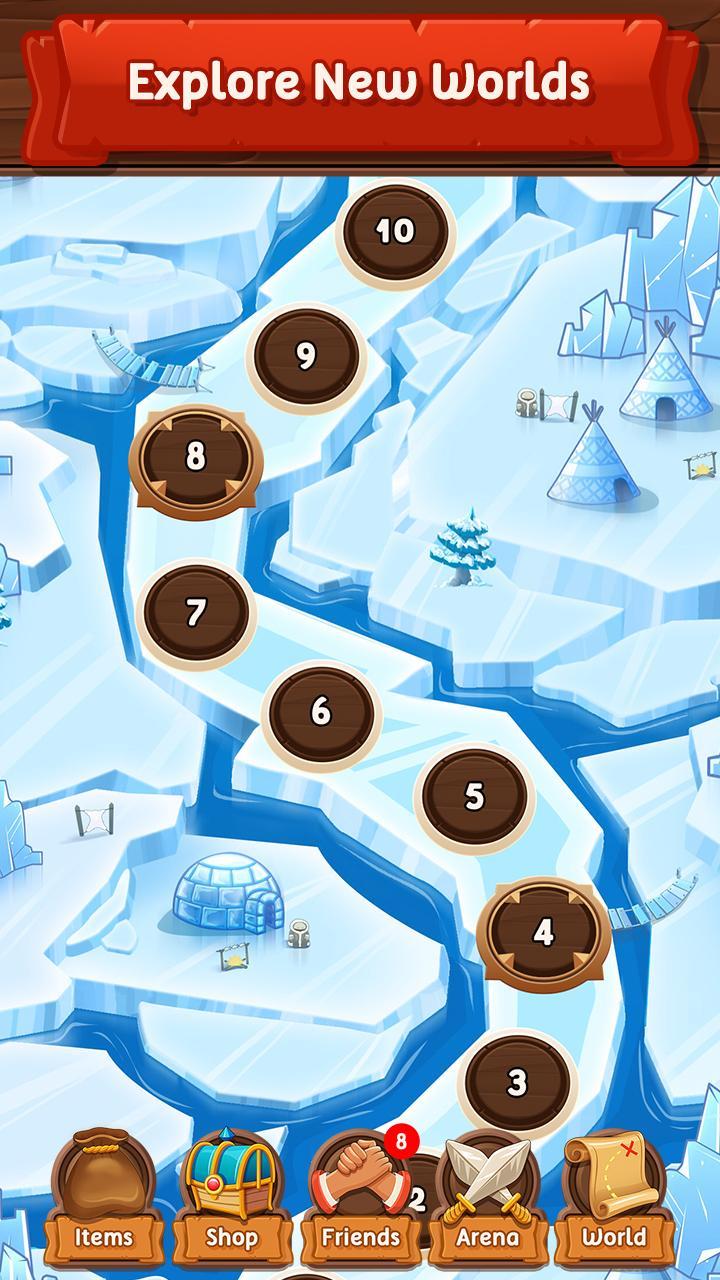Select level 5 on the path
The height and width of the screenshot is (1280, 720).
tap(474, 796)
